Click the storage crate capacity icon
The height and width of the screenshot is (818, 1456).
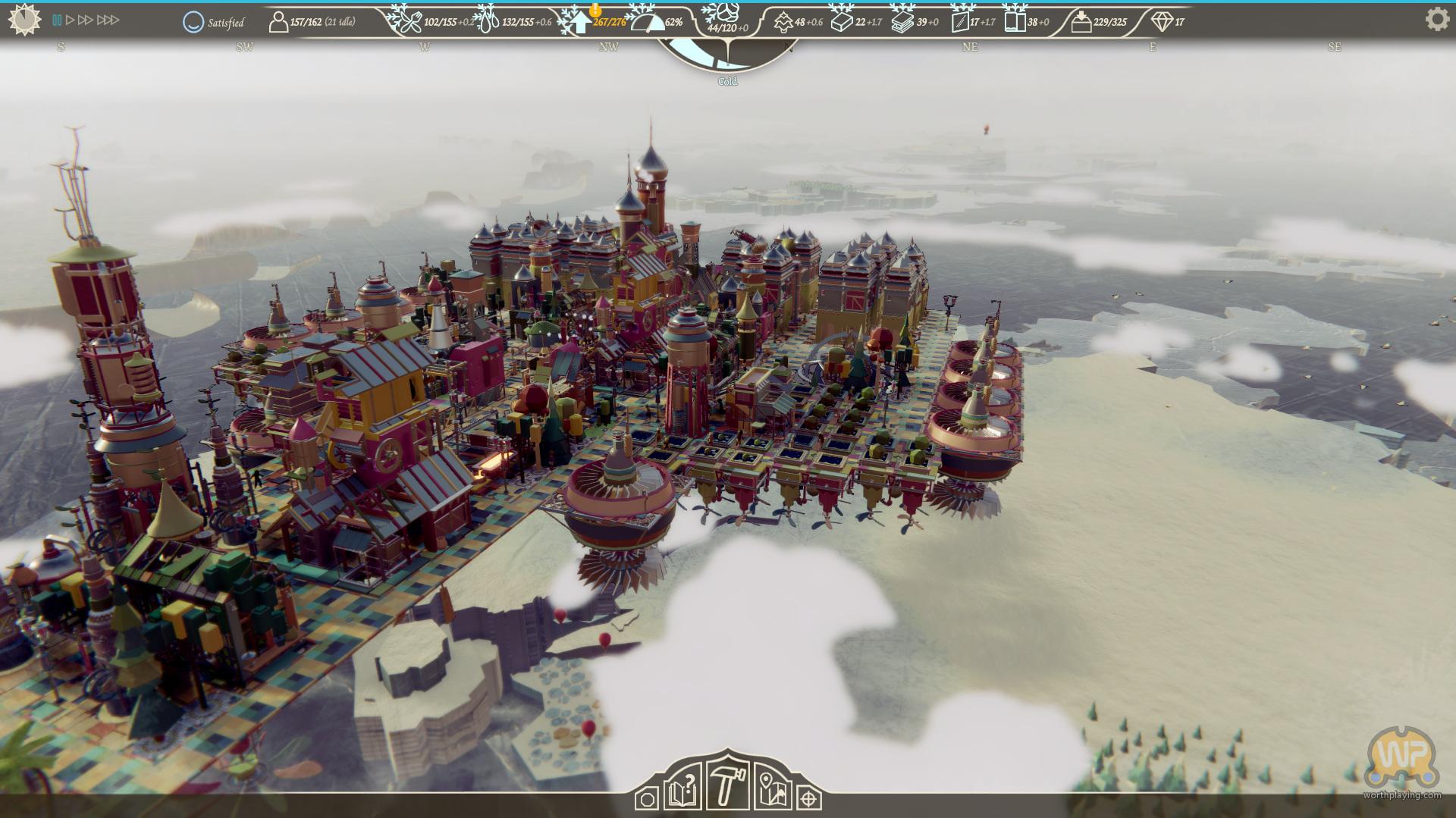[1081, 23]
